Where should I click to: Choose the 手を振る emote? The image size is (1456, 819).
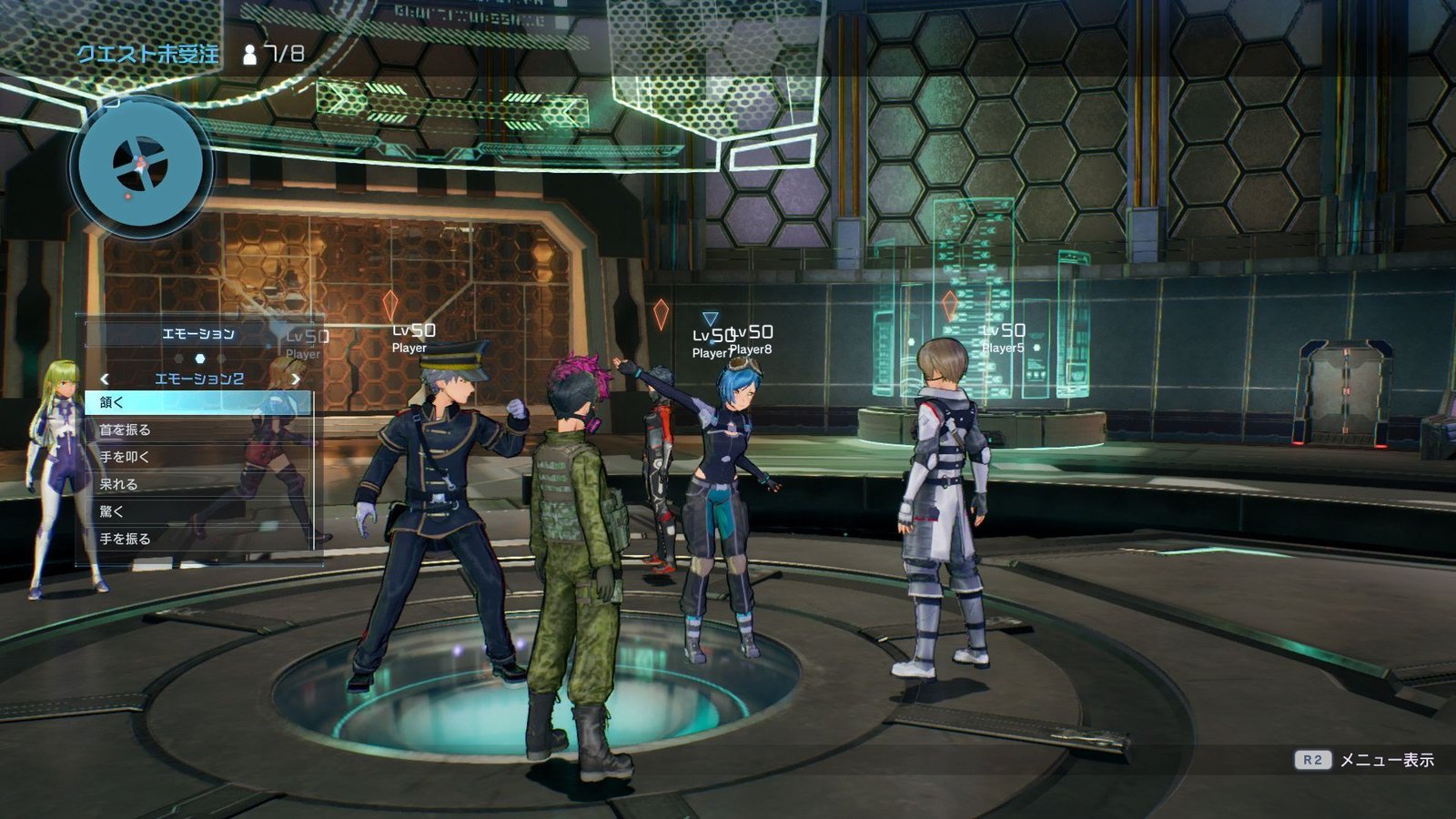(198, 539)
